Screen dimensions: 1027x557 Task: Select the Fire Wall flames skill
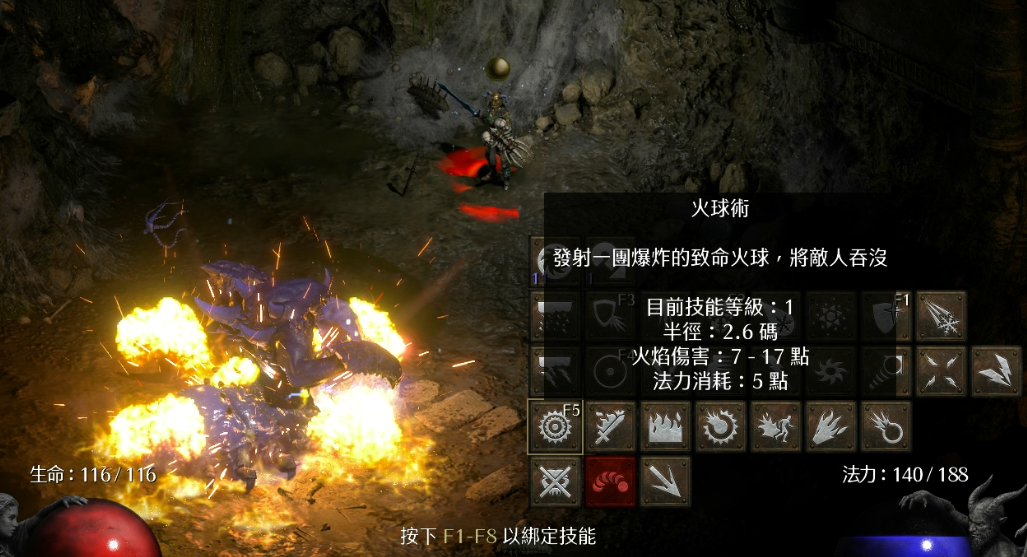664,426
